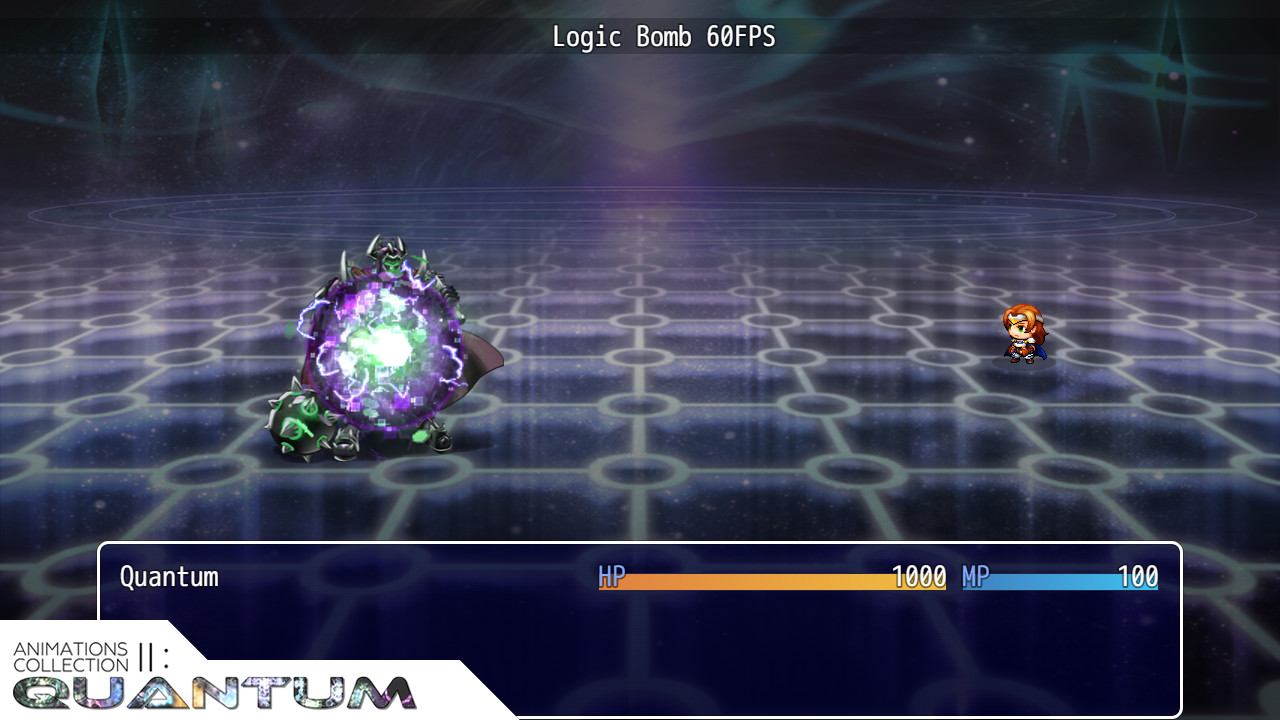Toggle the 60FPS indicator in the title
This screenshot has width=1280, height=720.
coord(742,37)
